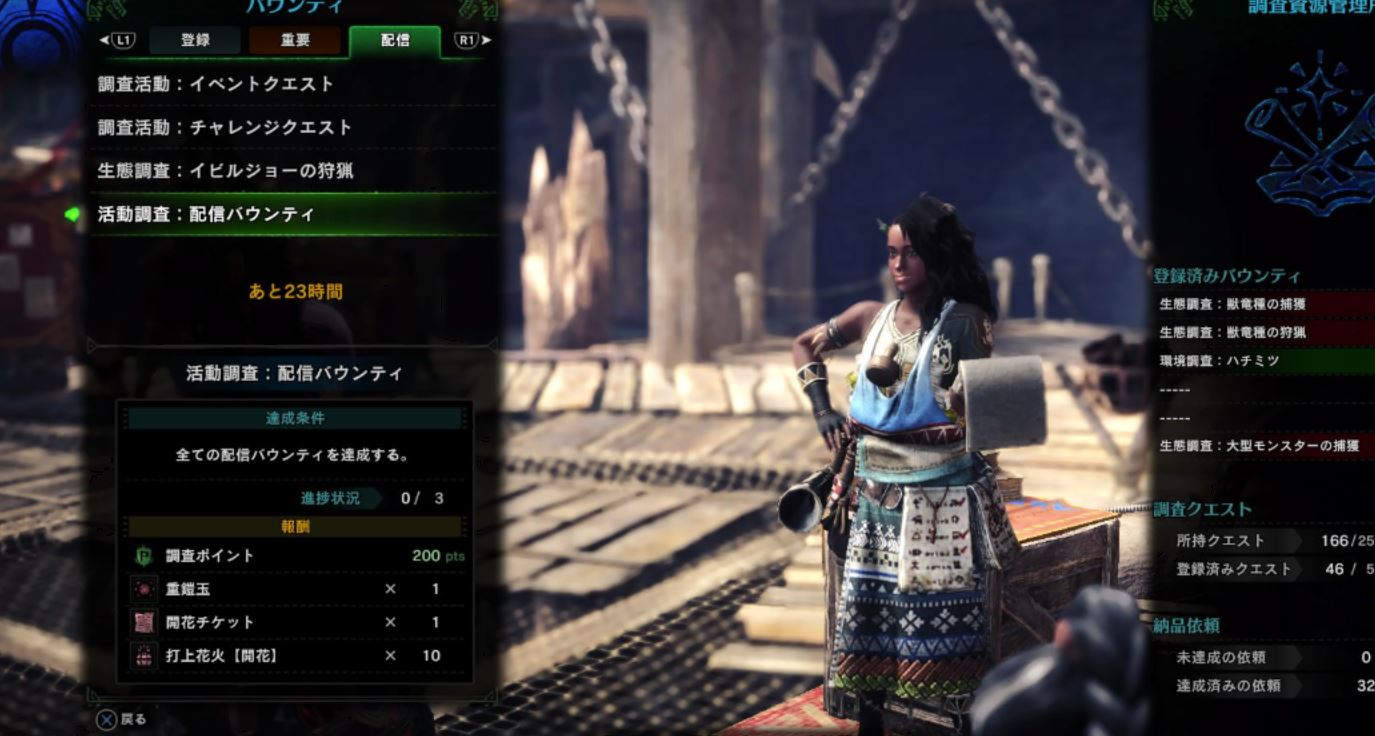Viewport: 1375px width, 736px height.
Task: Switch to the 登録 tab
Action: 195,41
